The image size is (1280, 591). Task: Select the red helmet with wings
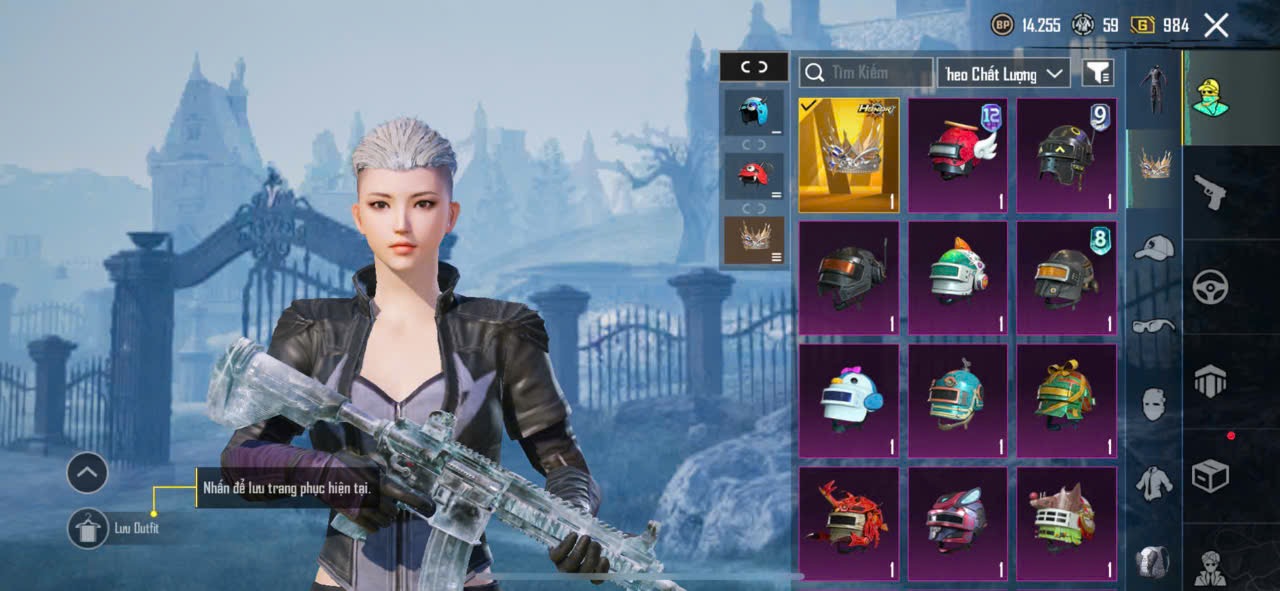(957, 155)
